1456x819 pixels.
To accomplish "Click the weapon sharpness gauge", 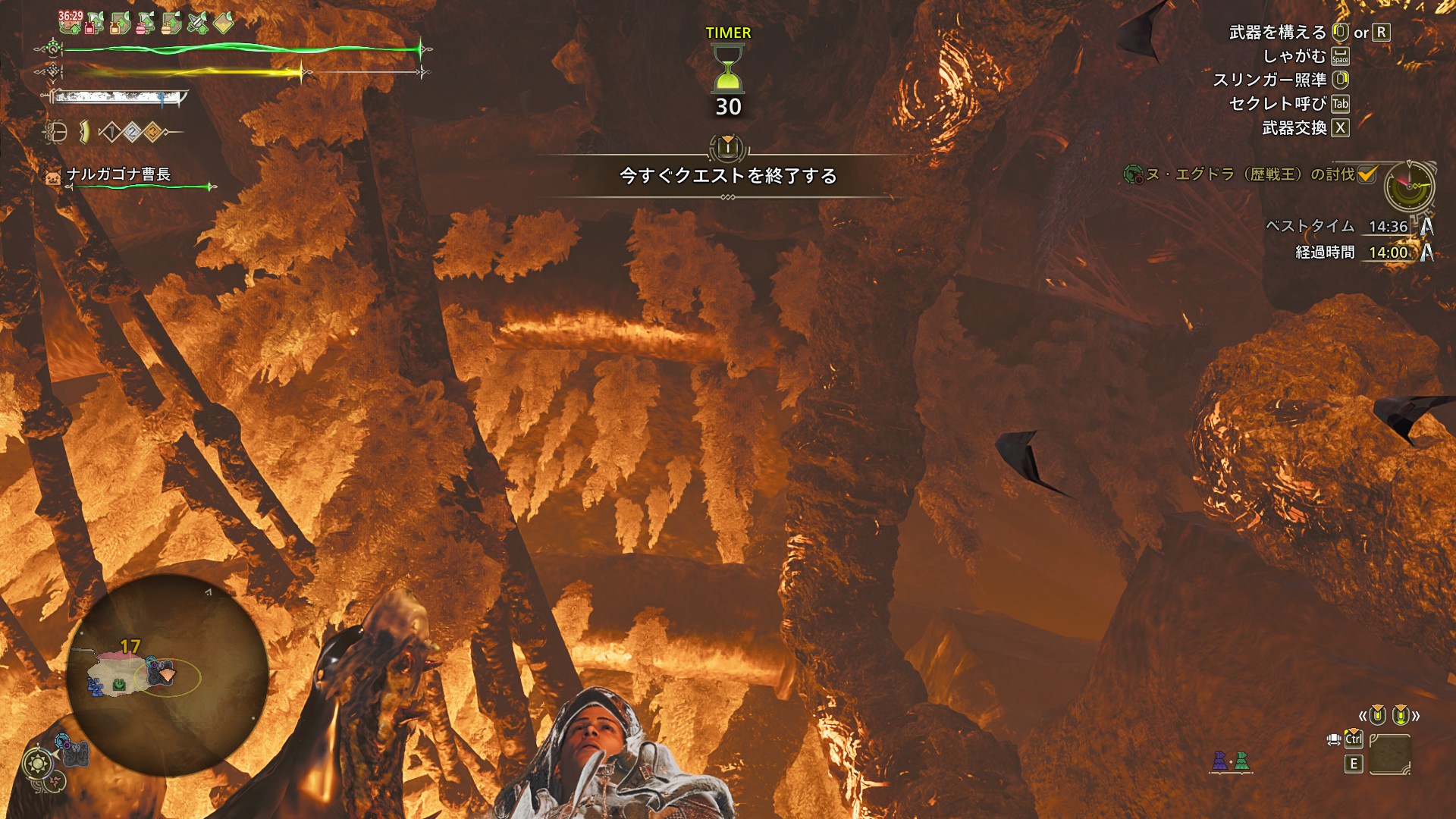I will 120,97.
